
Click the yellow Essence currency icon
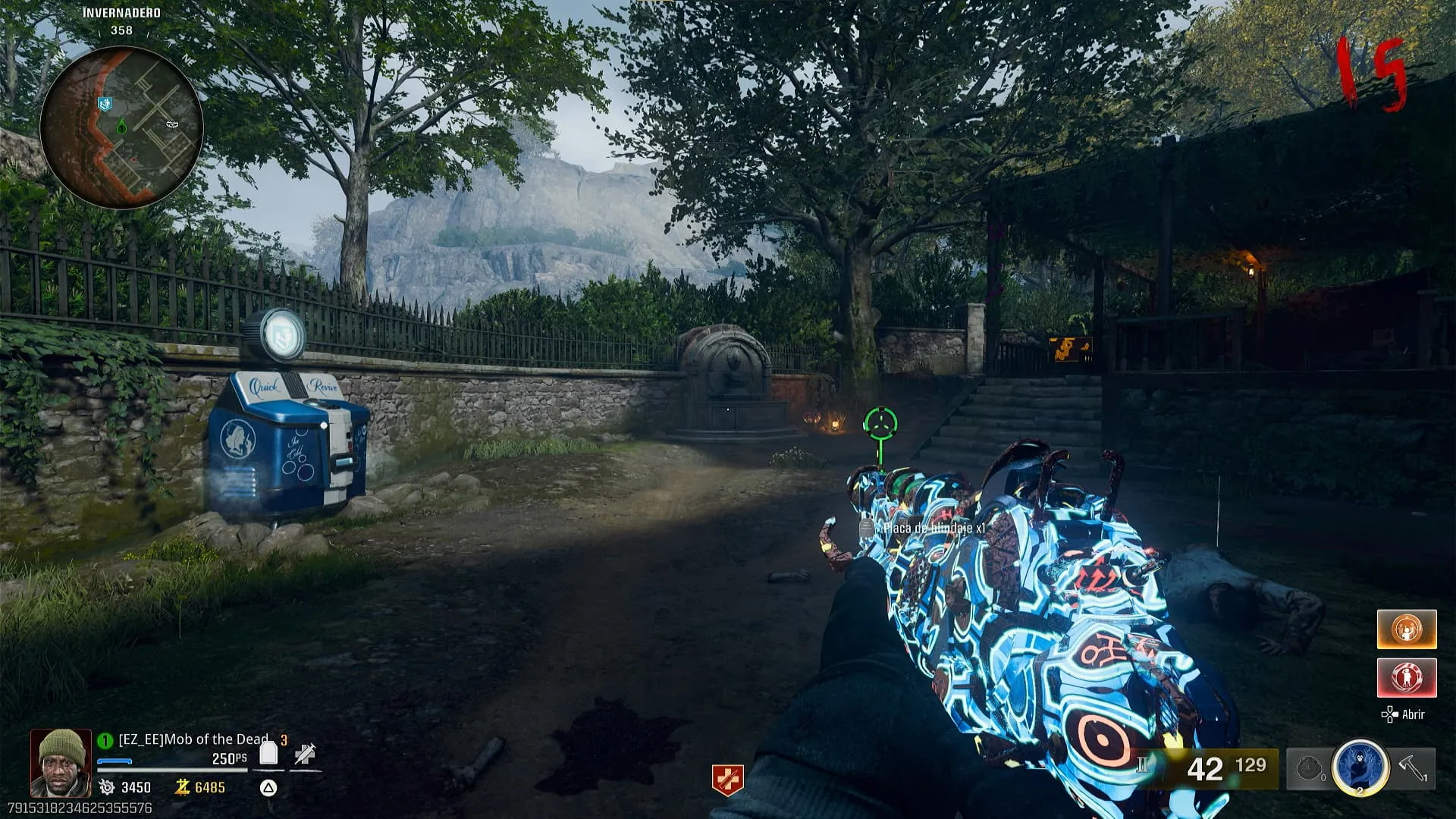coord(182,787)
